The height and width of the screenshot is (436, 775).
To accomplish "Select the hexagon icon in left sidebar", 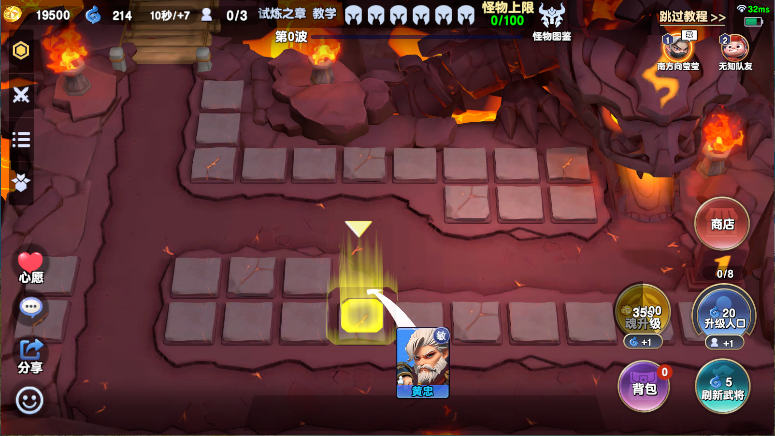I will tap(21, 51).
